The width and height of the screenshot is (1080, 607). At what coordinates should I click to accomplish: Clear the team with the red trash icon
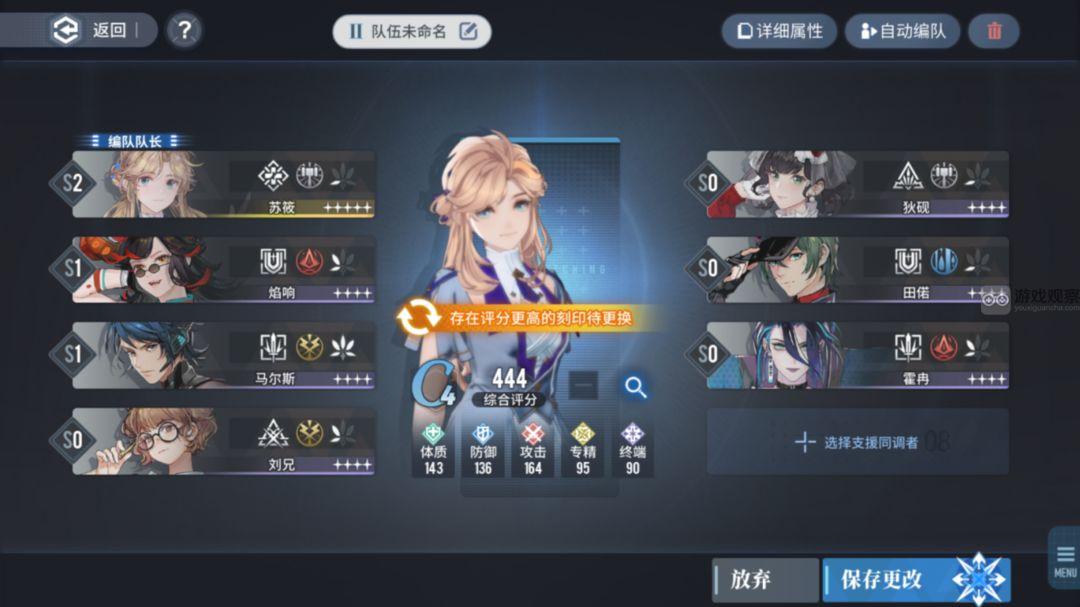(994, 31)
